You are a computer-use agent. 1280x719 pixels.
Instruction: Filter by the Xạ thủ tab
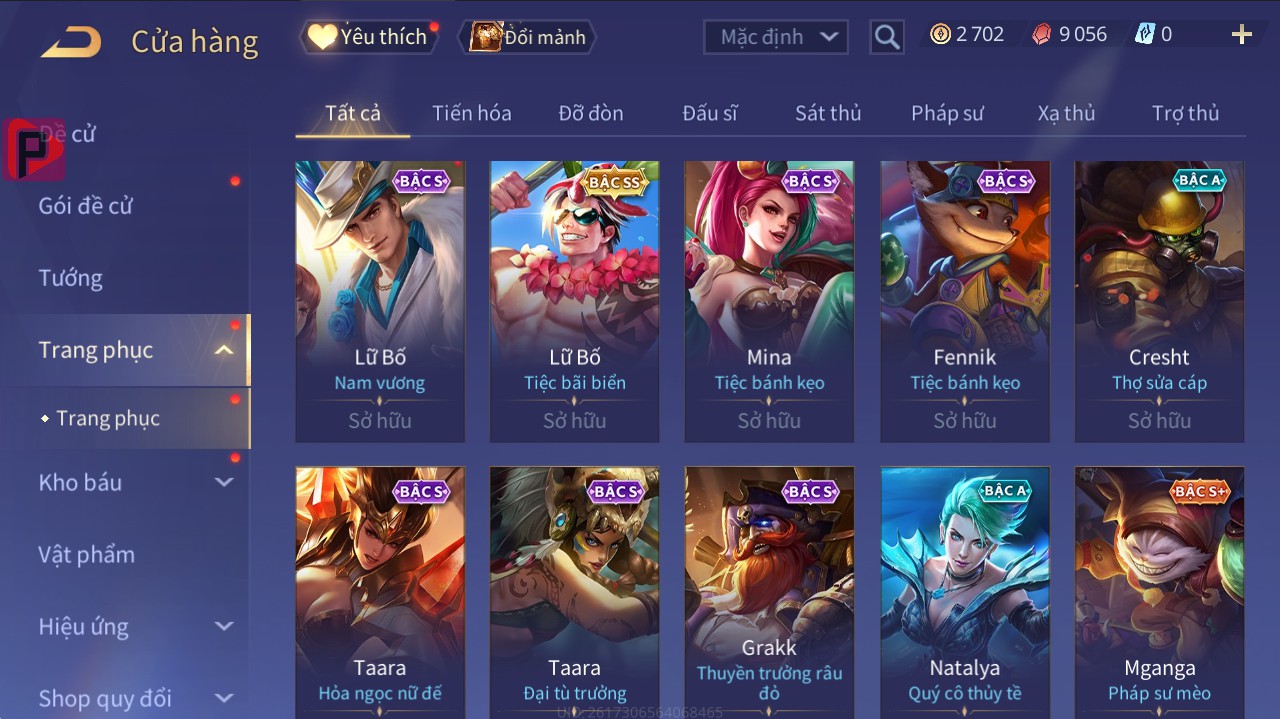pyautogui.click(x=1065, y=113)
